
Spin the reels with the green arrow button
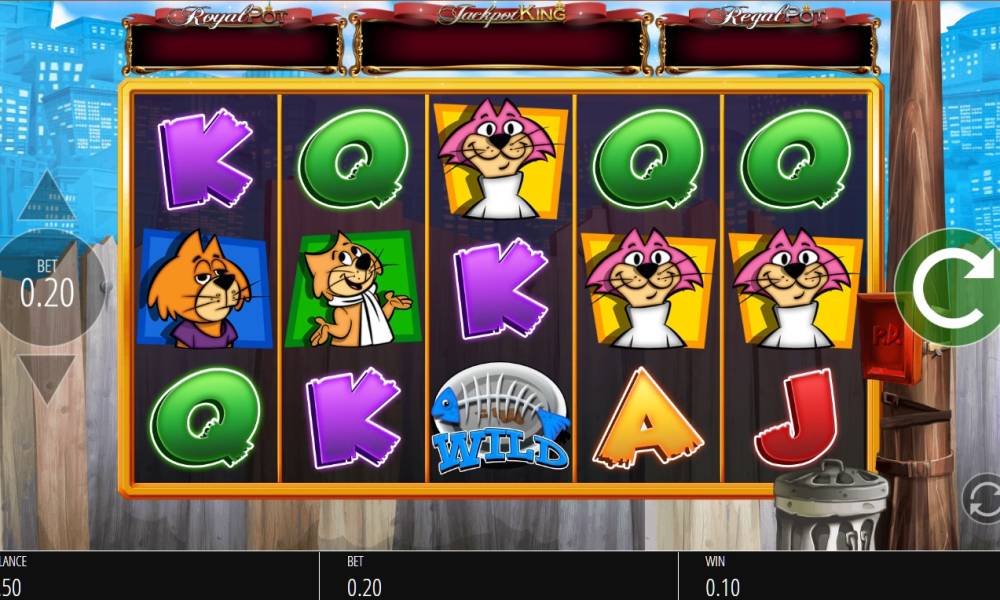(950, 288)
